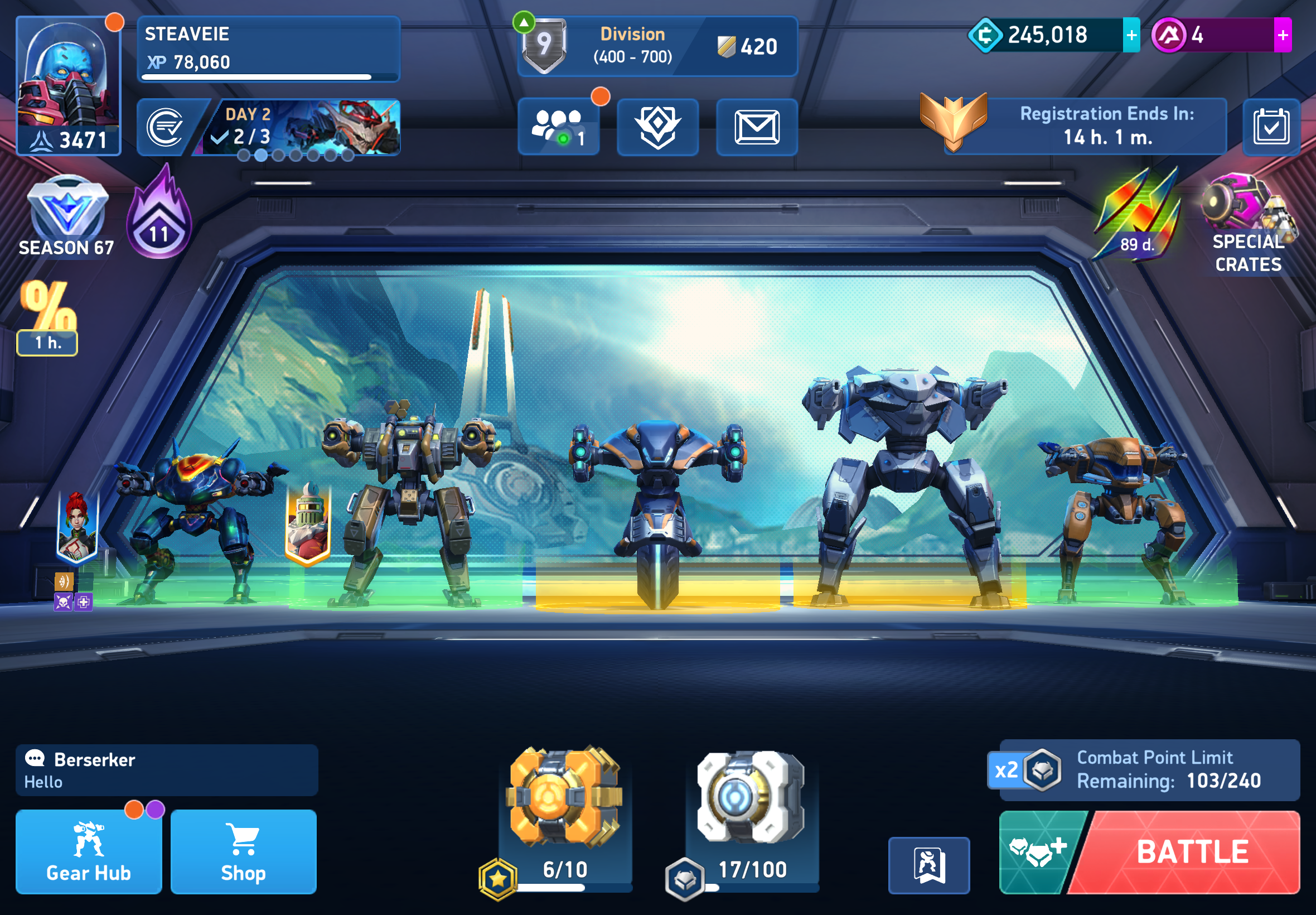Open the clan emblem button
The image size is (1316, 915).
(x=657, y=127)
